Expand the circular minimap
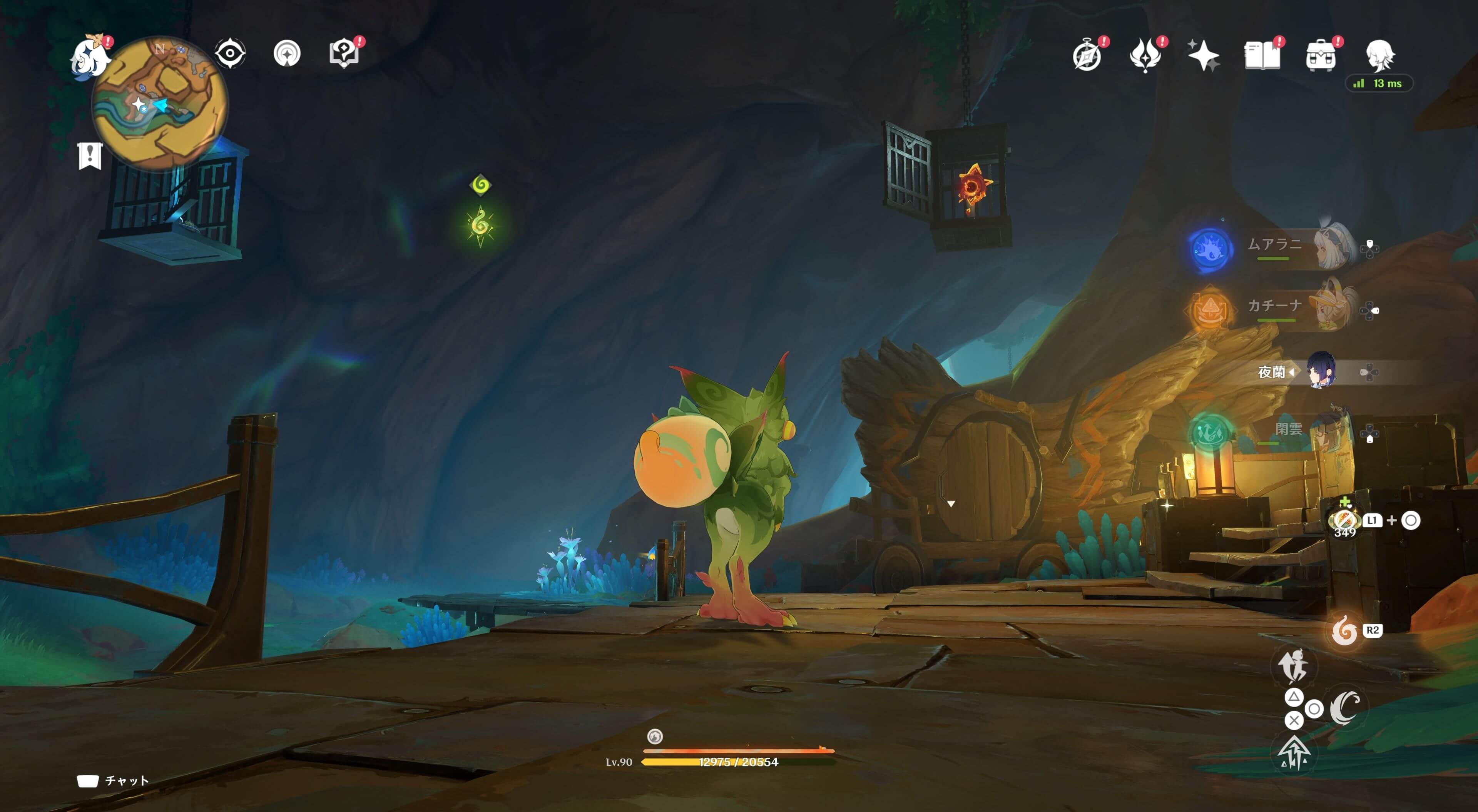This screenshot has height=812, width=1478. [159, 103]
